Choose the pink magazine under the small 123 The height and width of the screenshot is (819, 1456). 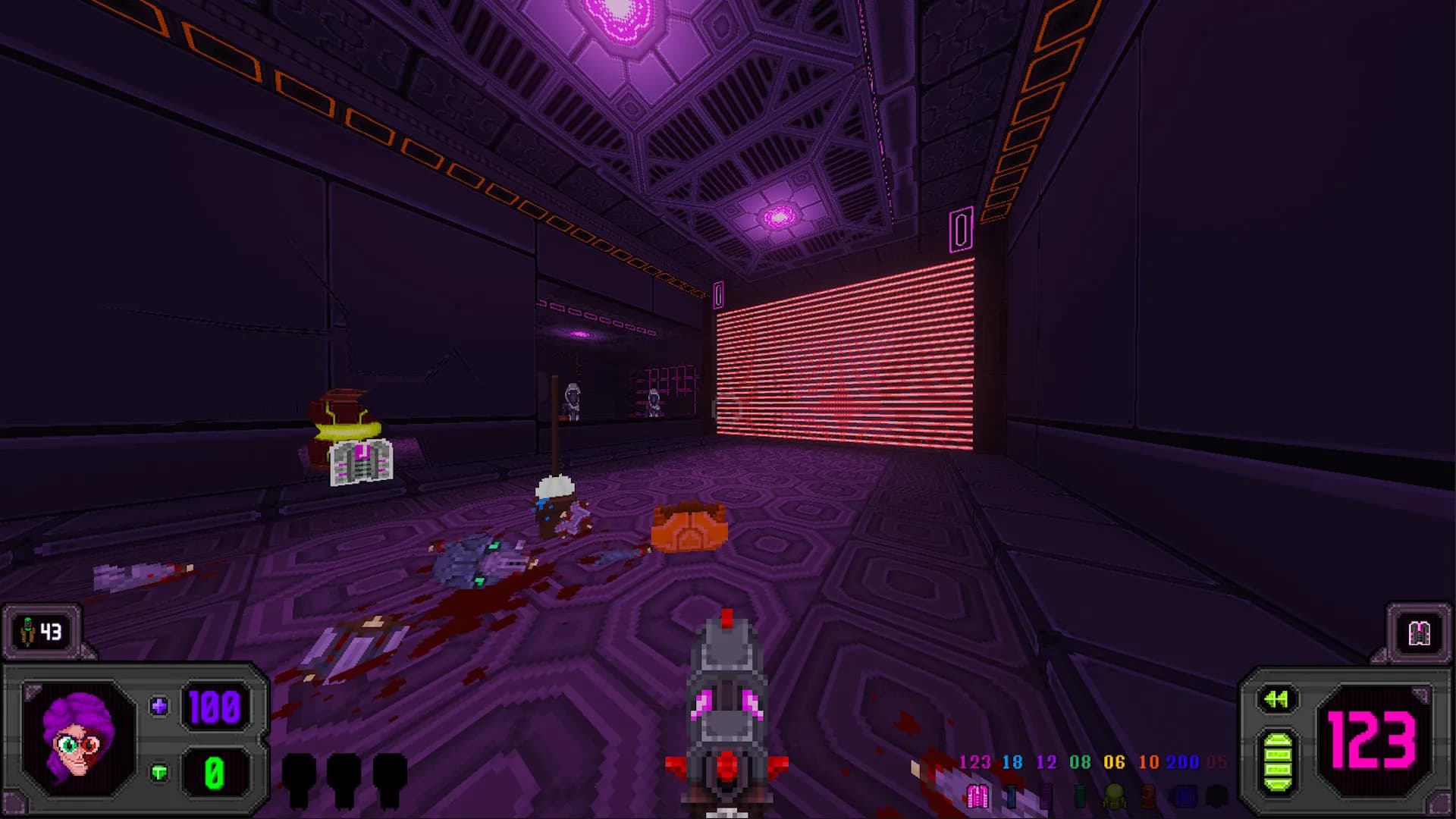pyautogui.click(x=977, y=795)
